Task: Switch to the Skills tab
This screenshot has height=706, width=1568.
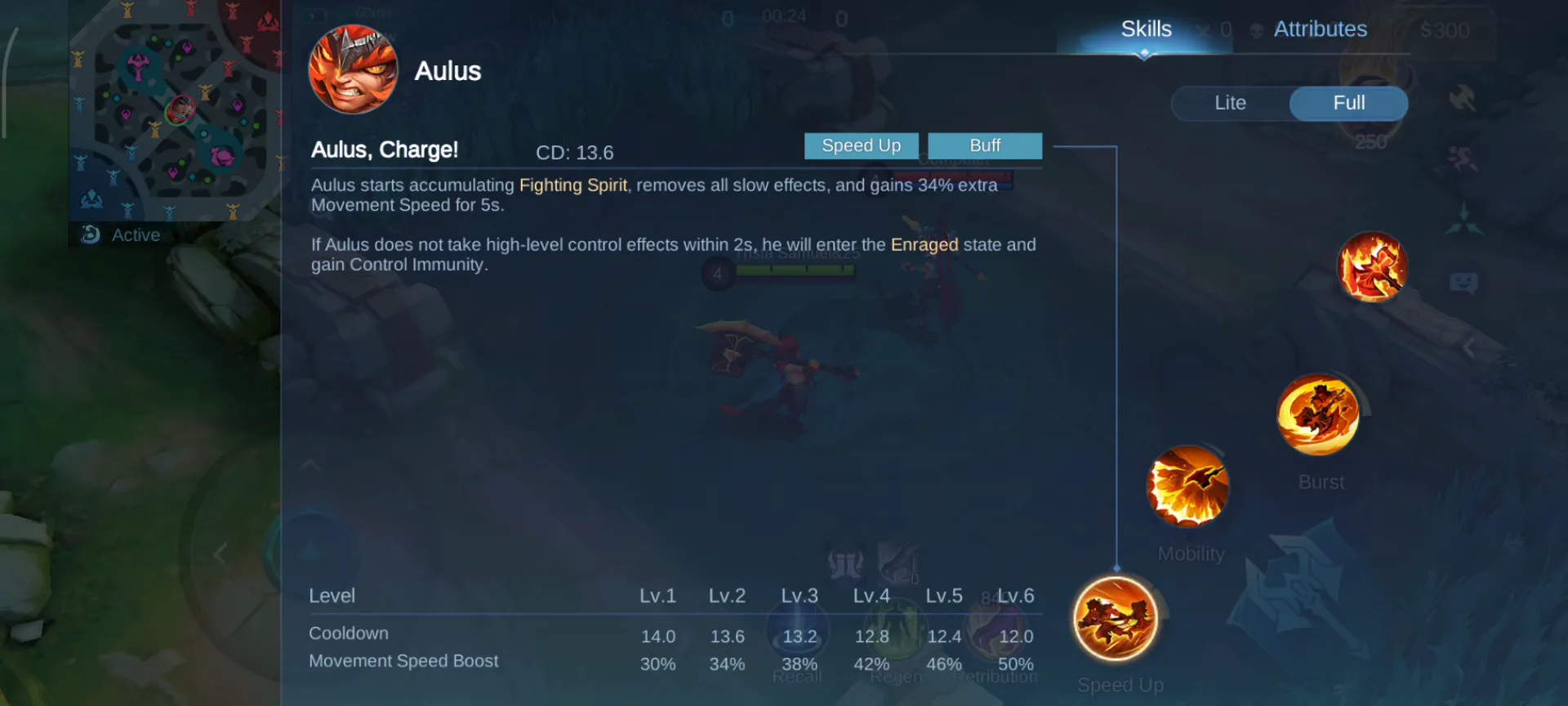Action: point(1145,29)
